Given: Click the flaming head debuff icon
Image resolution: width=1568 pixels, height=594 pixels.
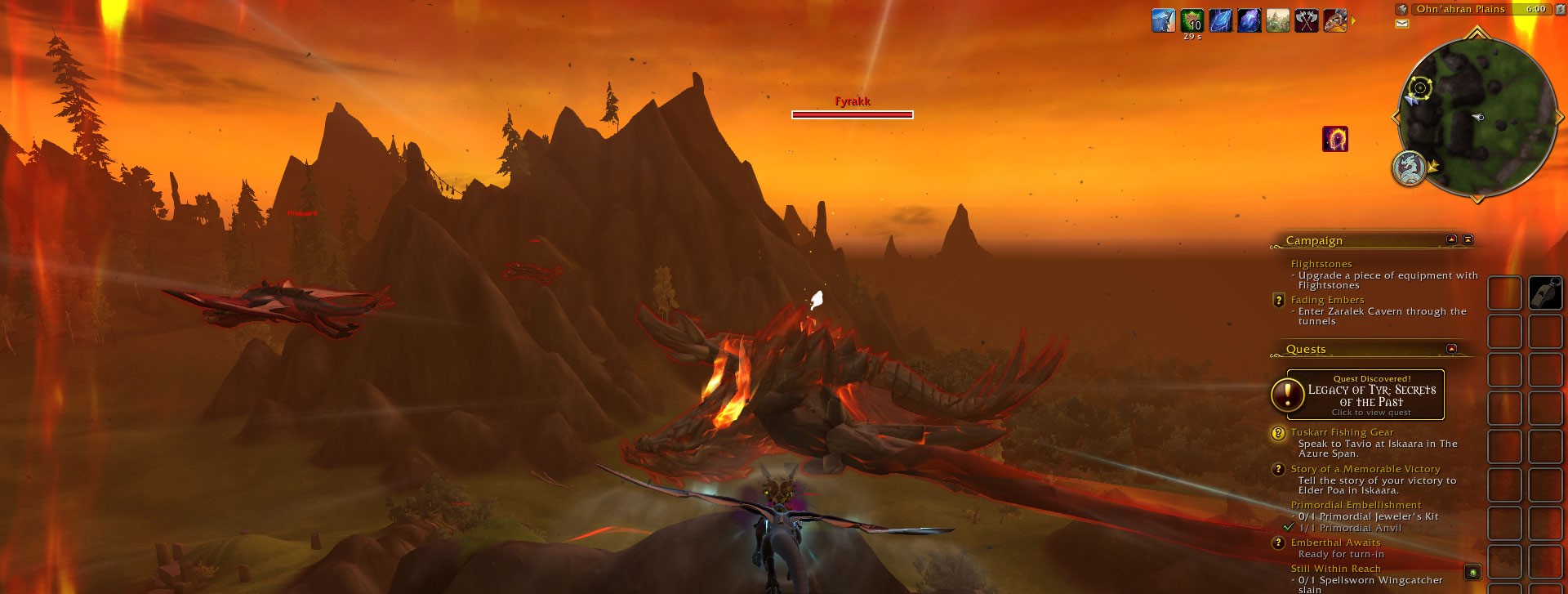Looking at the screenshot, I should tap(1334, 139).
